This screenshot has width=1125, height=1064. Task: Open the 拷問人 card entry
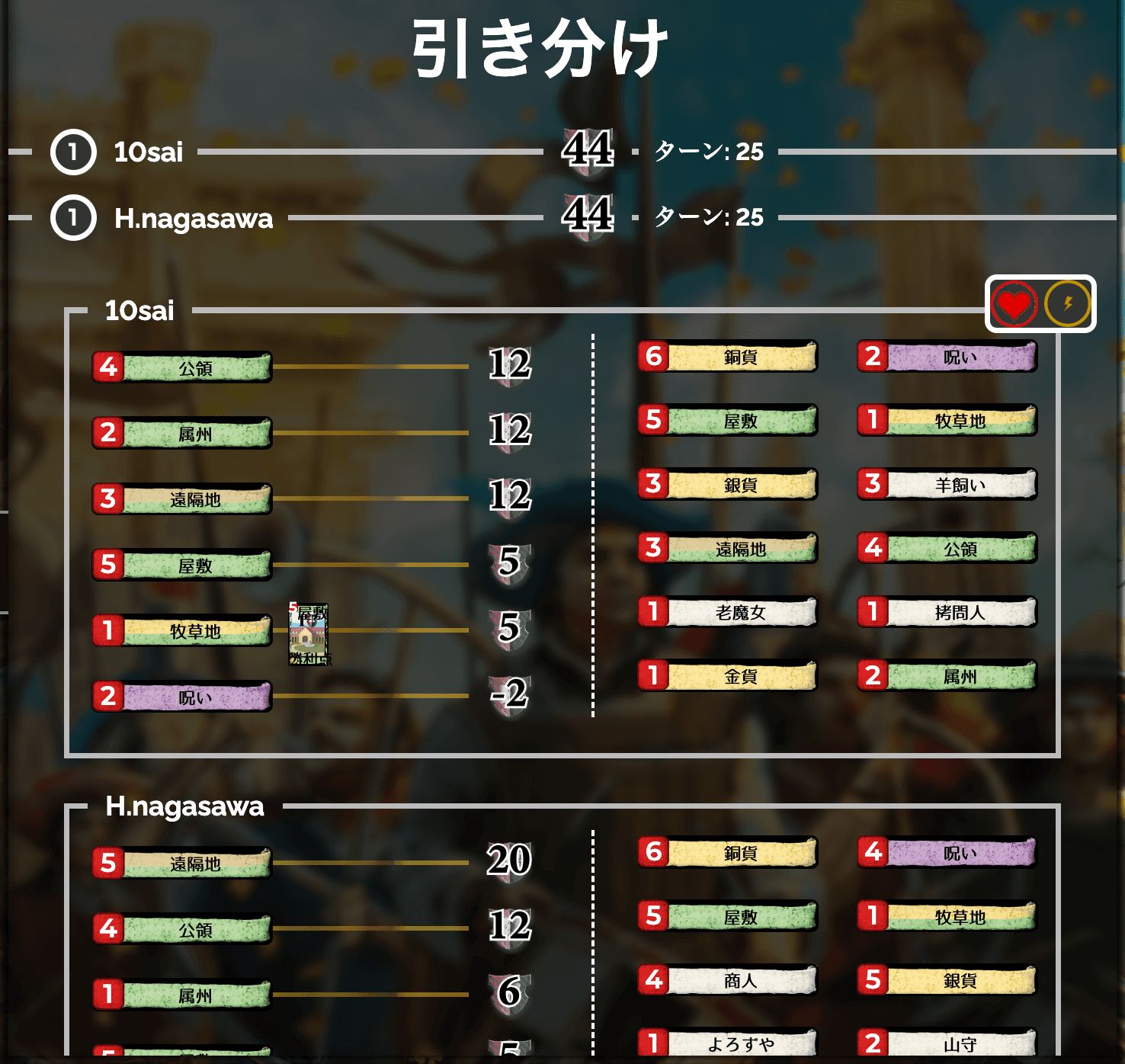[x=947, y=612]
